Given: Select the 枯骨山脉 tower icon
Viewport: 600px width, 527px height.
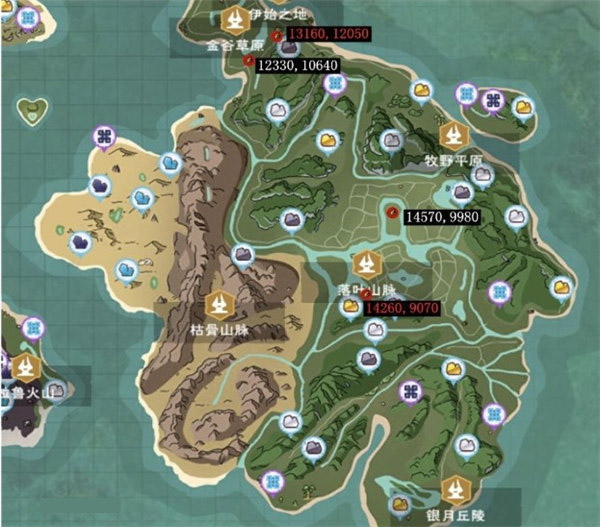Looking at the screenshot, I should tap(218, 304).
